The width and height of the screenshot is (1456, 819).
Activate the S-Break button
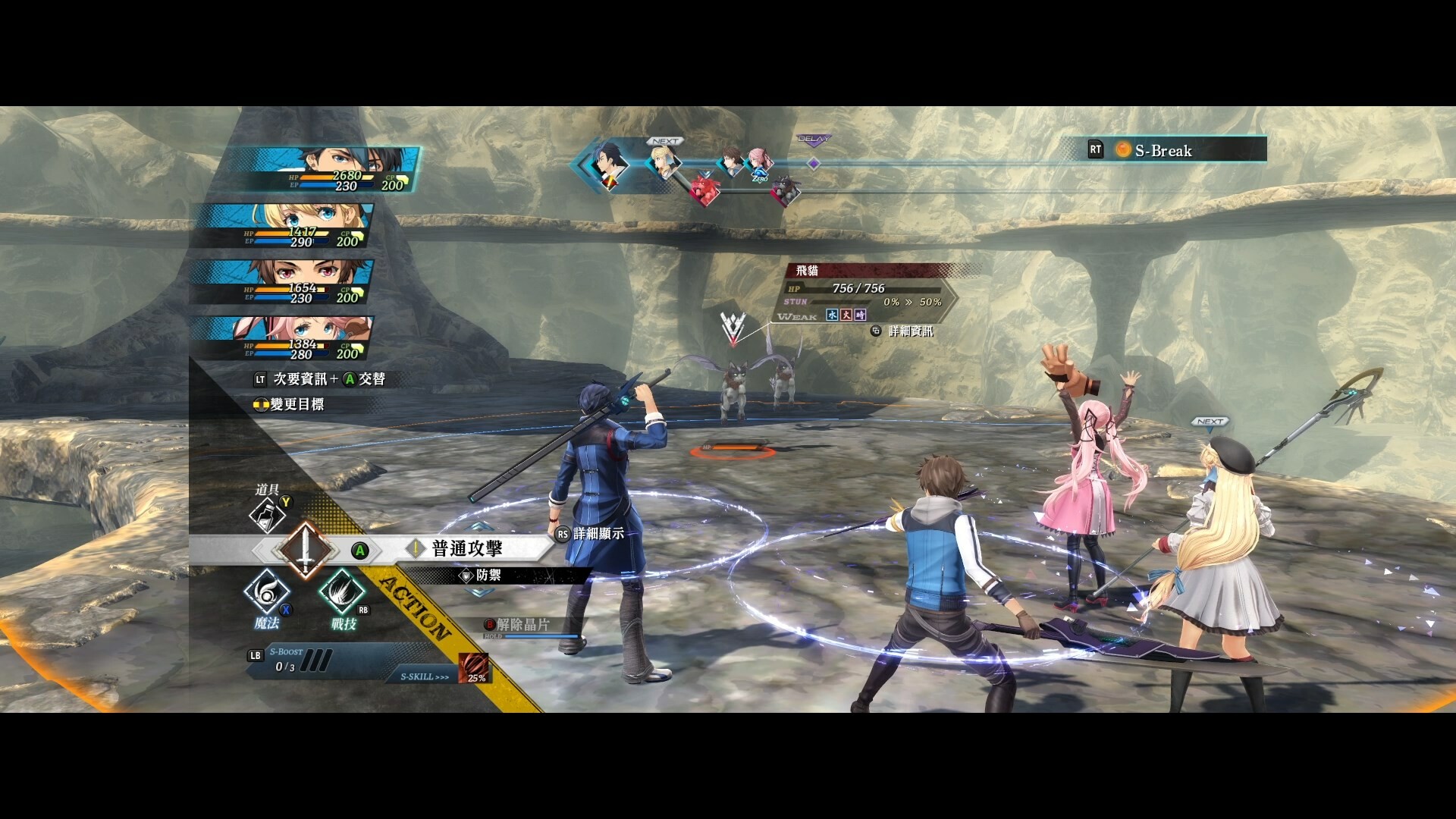pos(1163,150)
